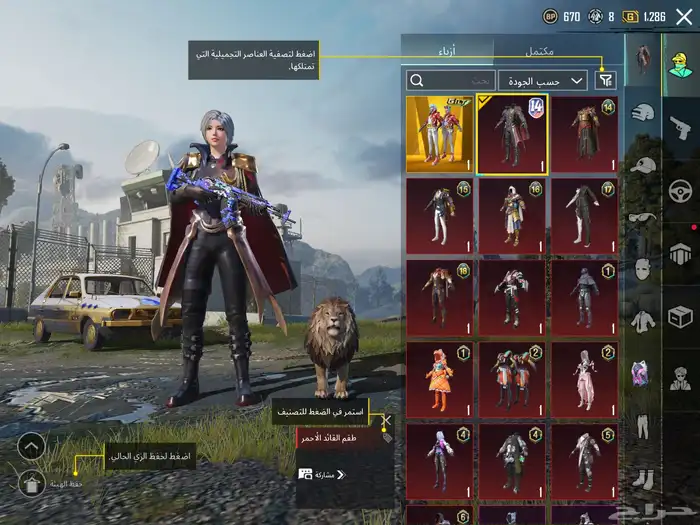This screenshot has width=700, height=525.
Task: Save the current outfit preset
Action: (x=32, y=482)
